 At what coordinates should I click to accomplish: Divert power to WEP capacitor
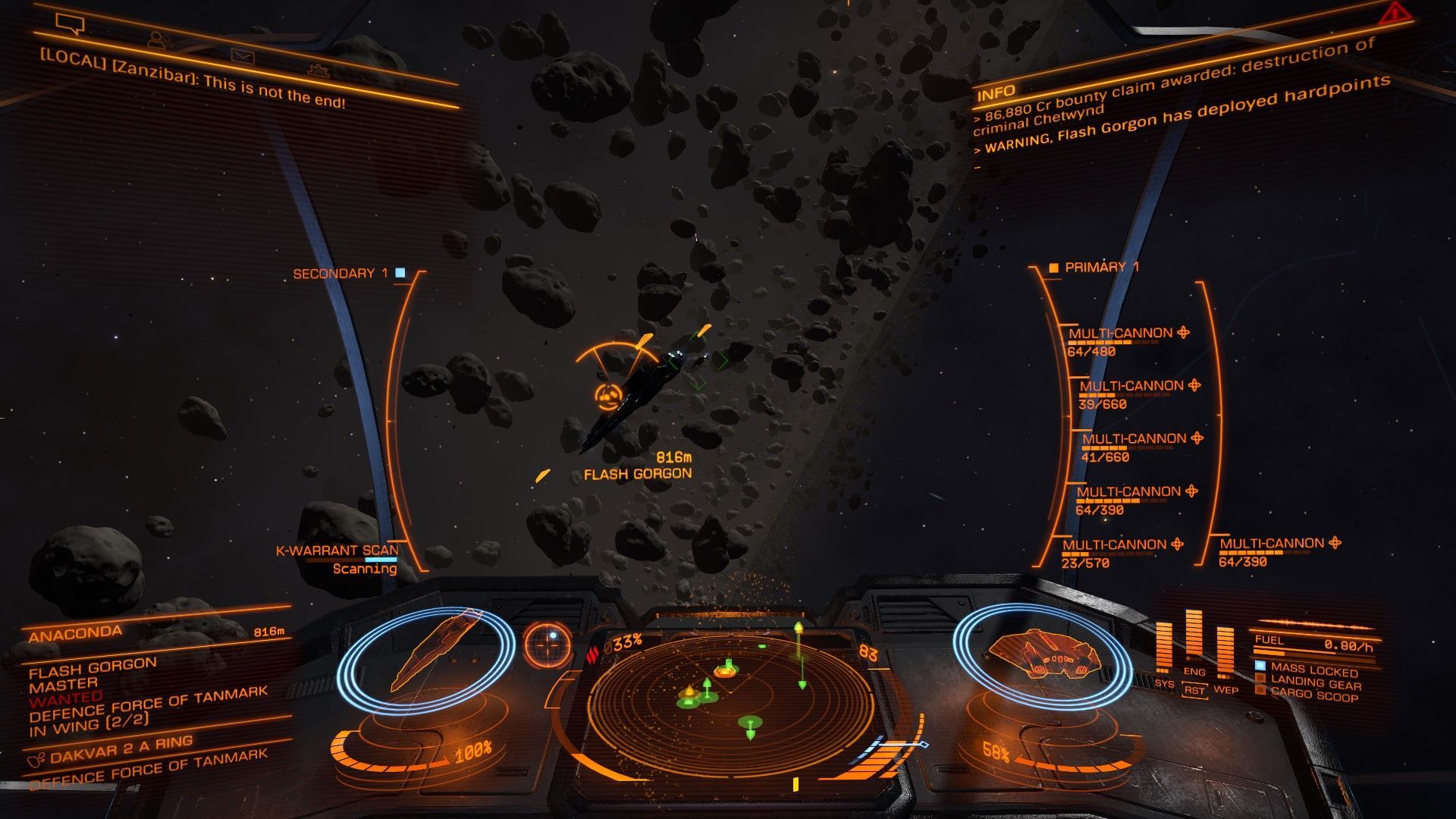(1225, 689)
